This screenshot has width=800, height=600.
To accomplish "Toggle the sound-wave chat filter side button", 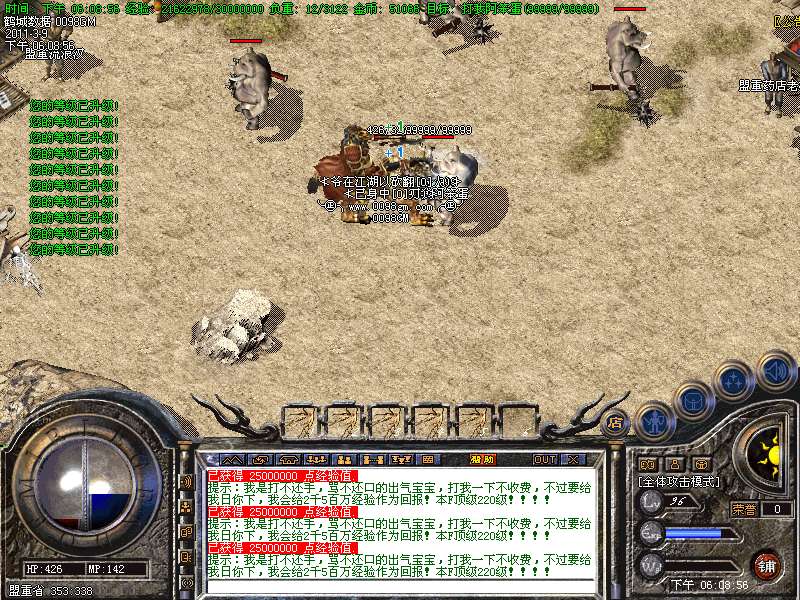I will pyautogui.click(x=186, y=481).
